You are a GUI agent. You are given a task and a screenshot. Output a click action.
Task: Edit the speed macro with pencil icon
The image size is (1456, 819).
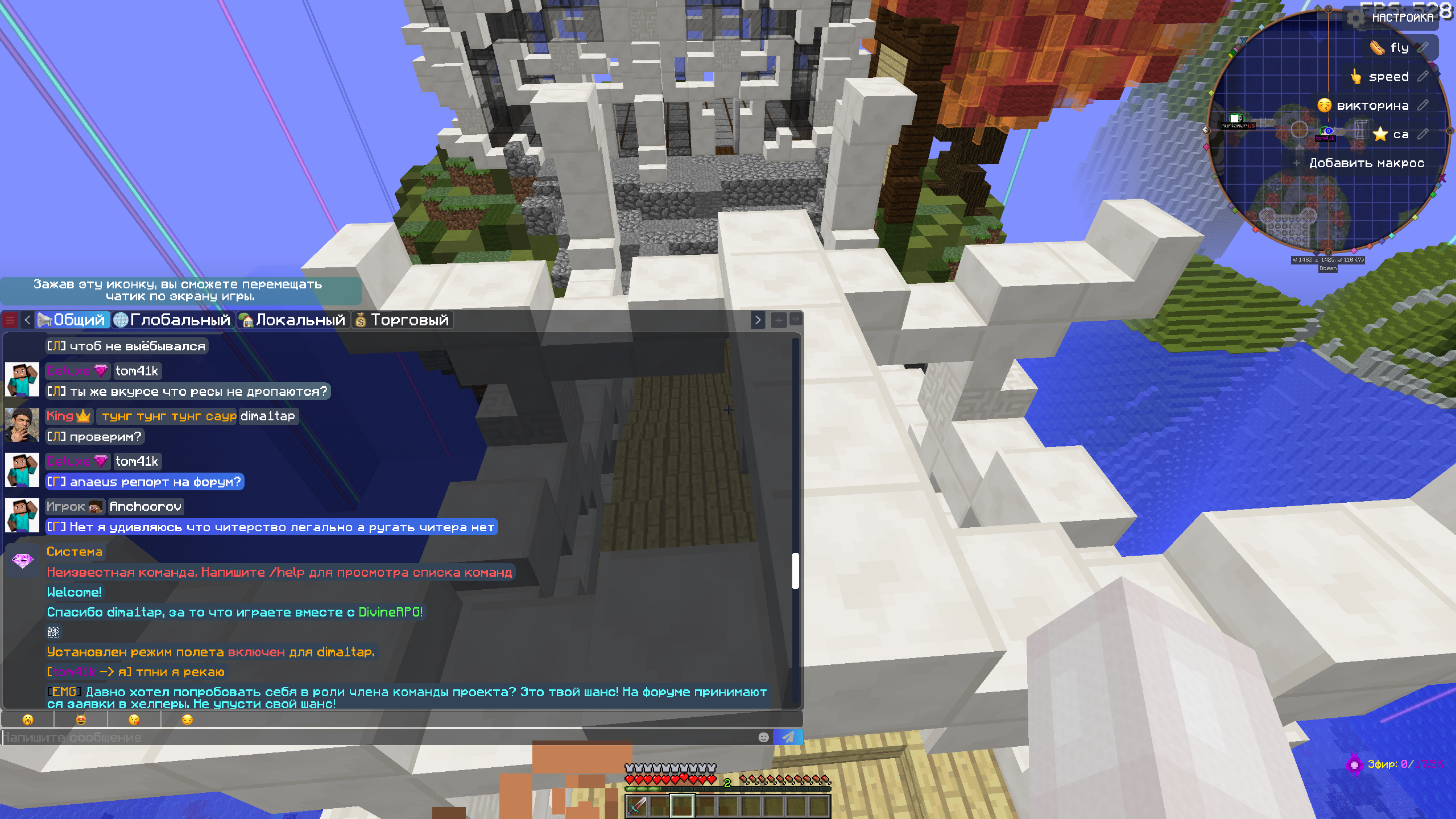tap(1423, 77)
